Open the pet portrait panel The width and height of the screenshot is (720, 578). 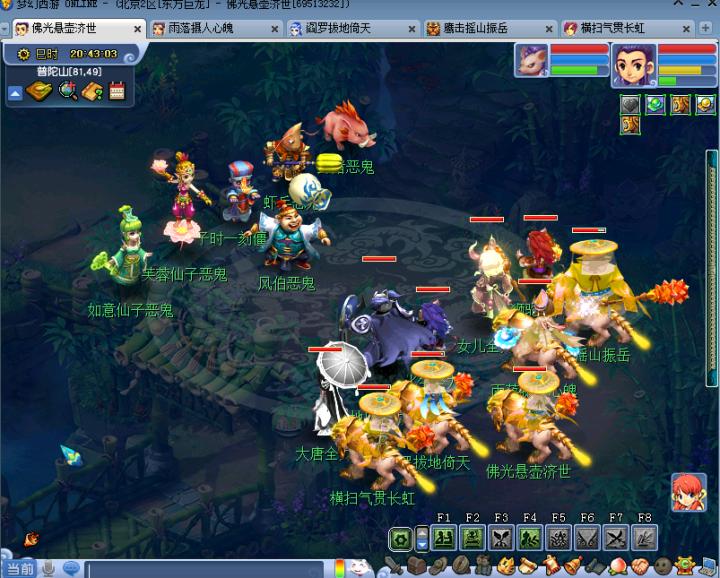coord(530,60)
